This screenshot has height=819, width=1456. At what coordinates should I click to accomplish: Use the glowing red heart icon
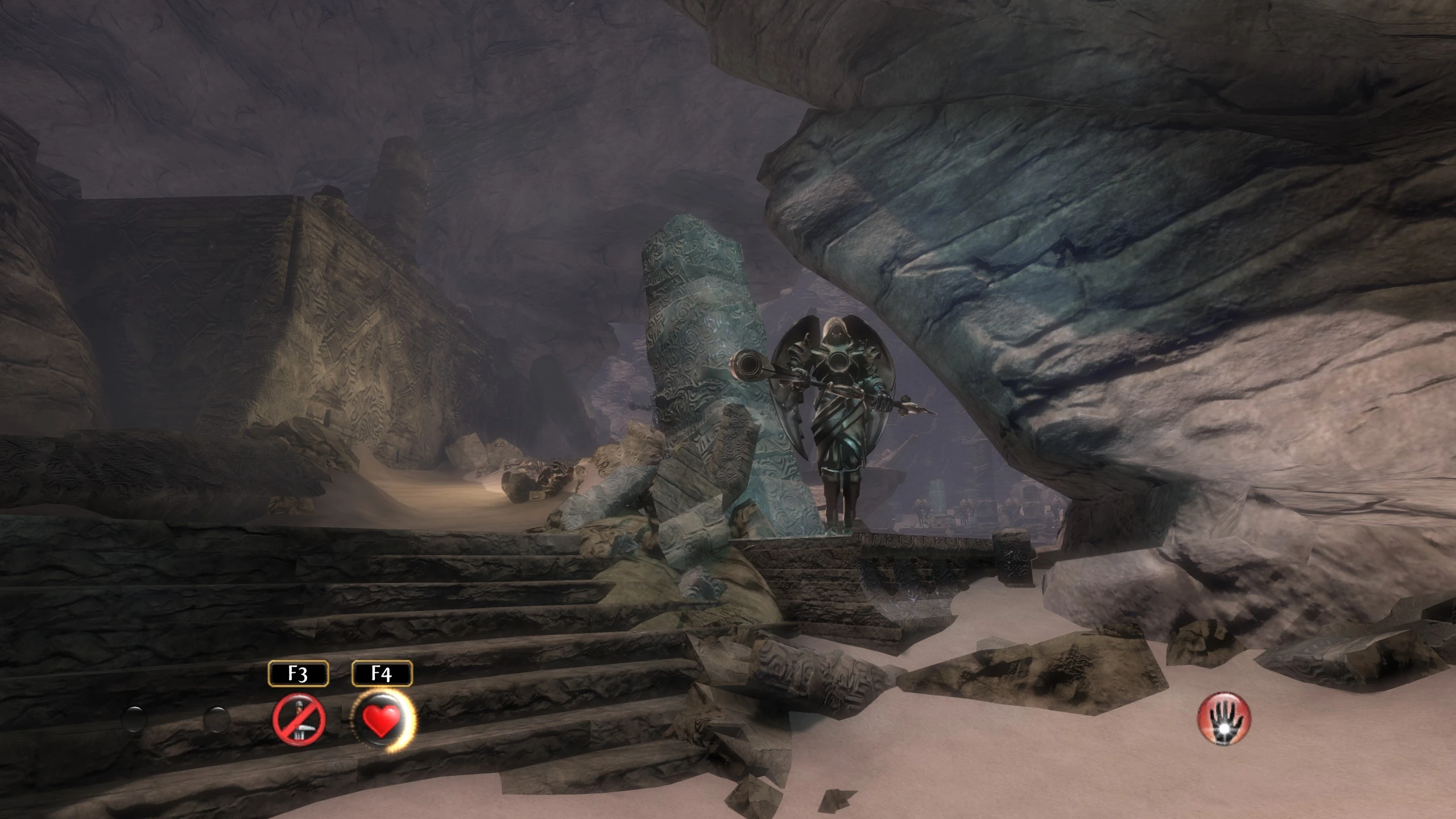(383, 719)
